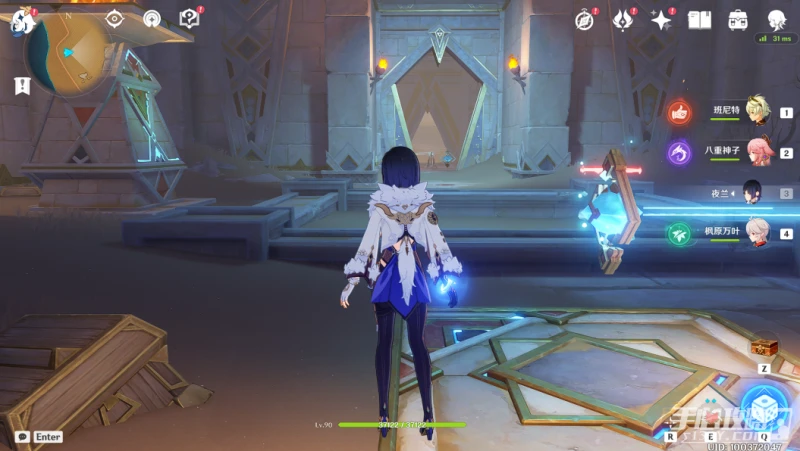Switch to party member 八重神子
This screenshot has width=800, height=451.
pyautogui.click(x=757, y=151)
